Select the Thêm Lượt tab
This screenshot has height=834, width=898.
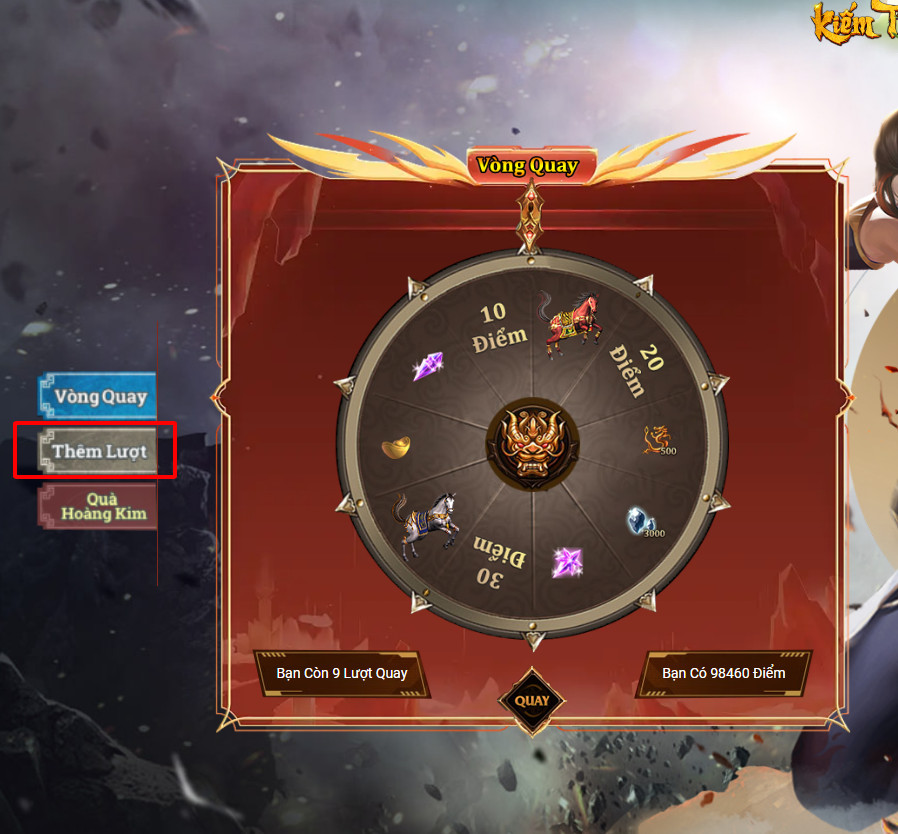click(99, 451)
